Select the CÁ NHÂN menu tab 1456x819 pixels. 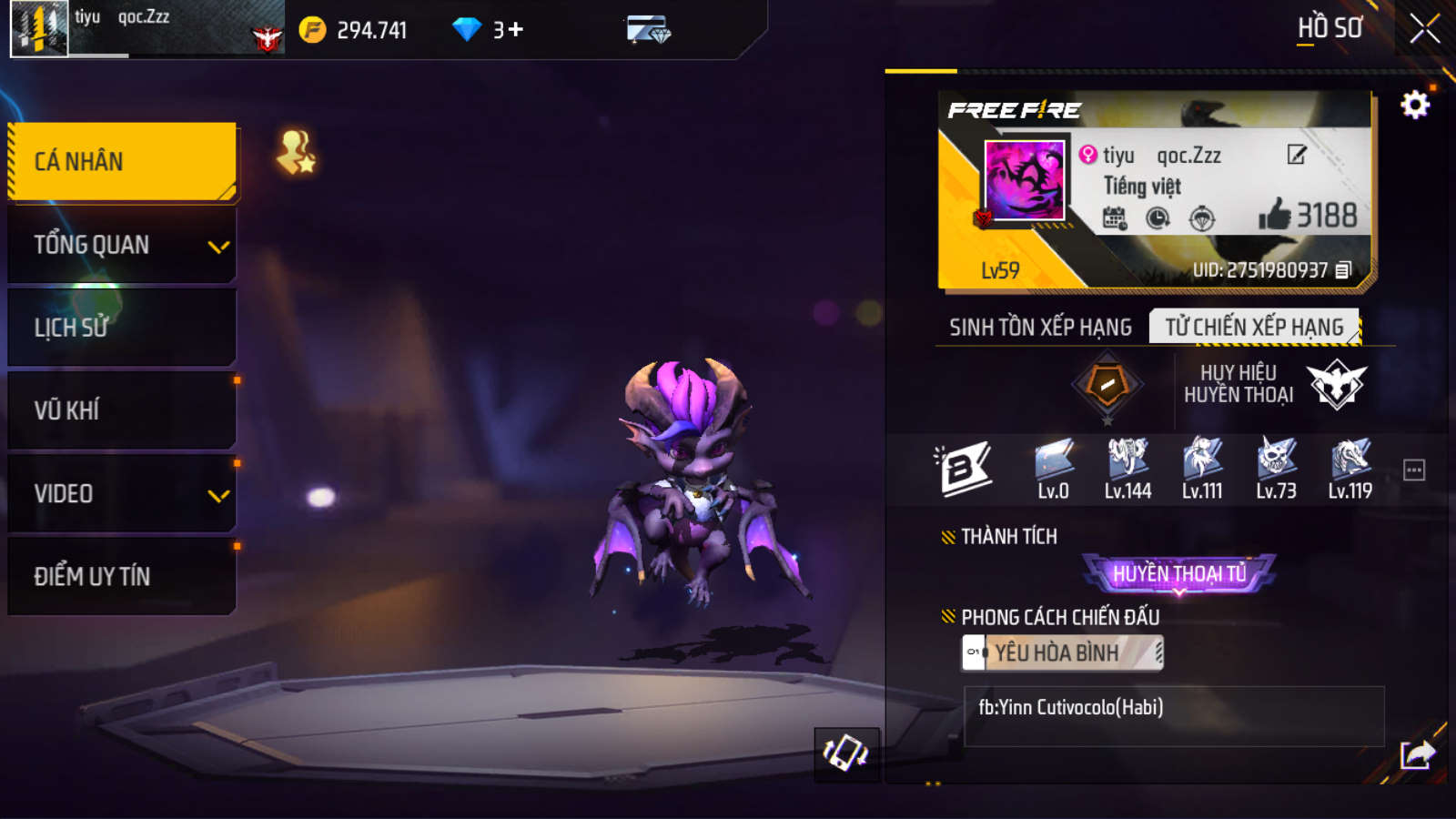pyautogui.click(x=122, y=161)
